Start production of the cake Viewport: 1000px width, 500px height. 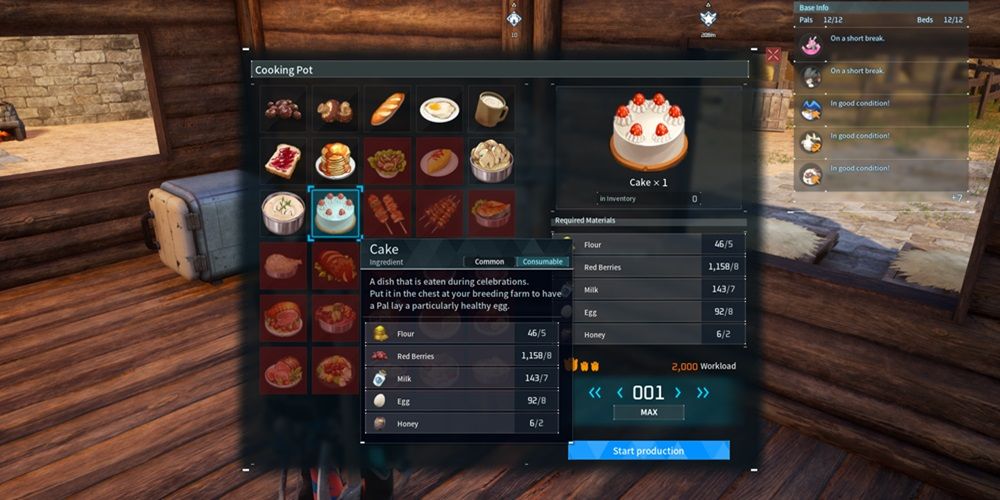coord(648,451)
